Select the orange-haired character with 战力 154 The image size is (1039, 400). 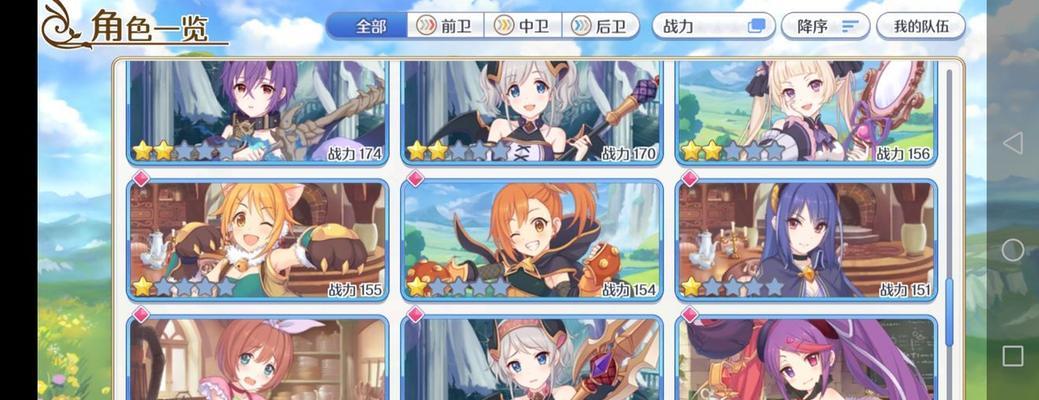click(x=531, y=240)
